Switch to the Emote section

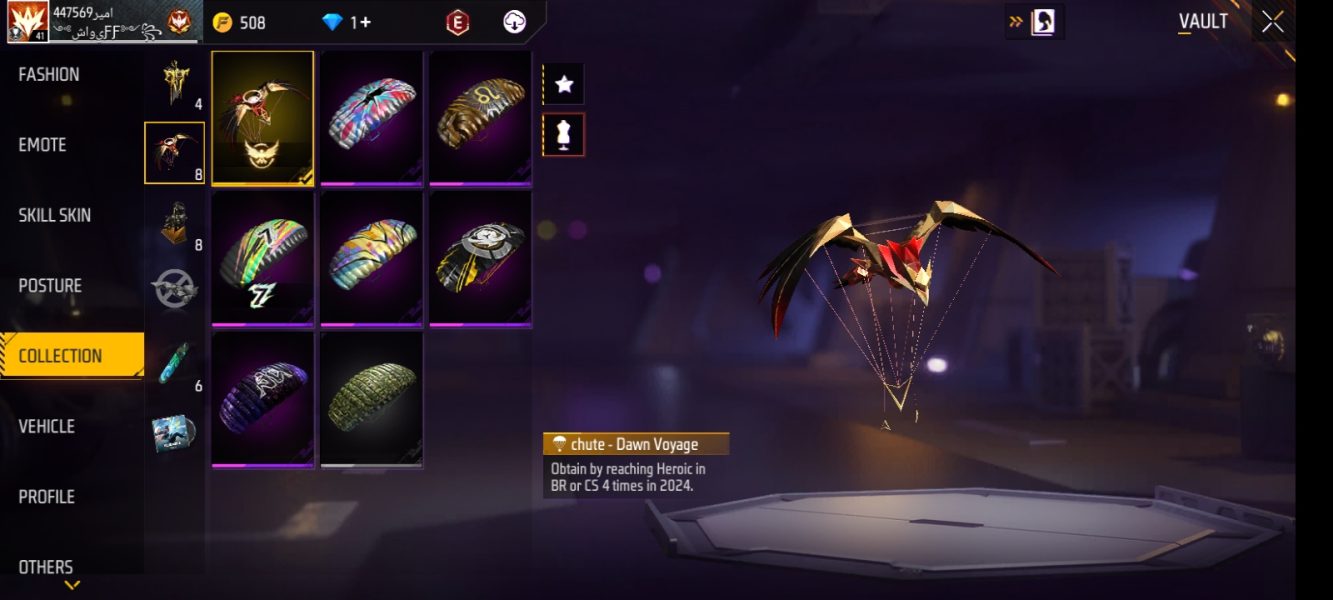(x=42, y=145)
